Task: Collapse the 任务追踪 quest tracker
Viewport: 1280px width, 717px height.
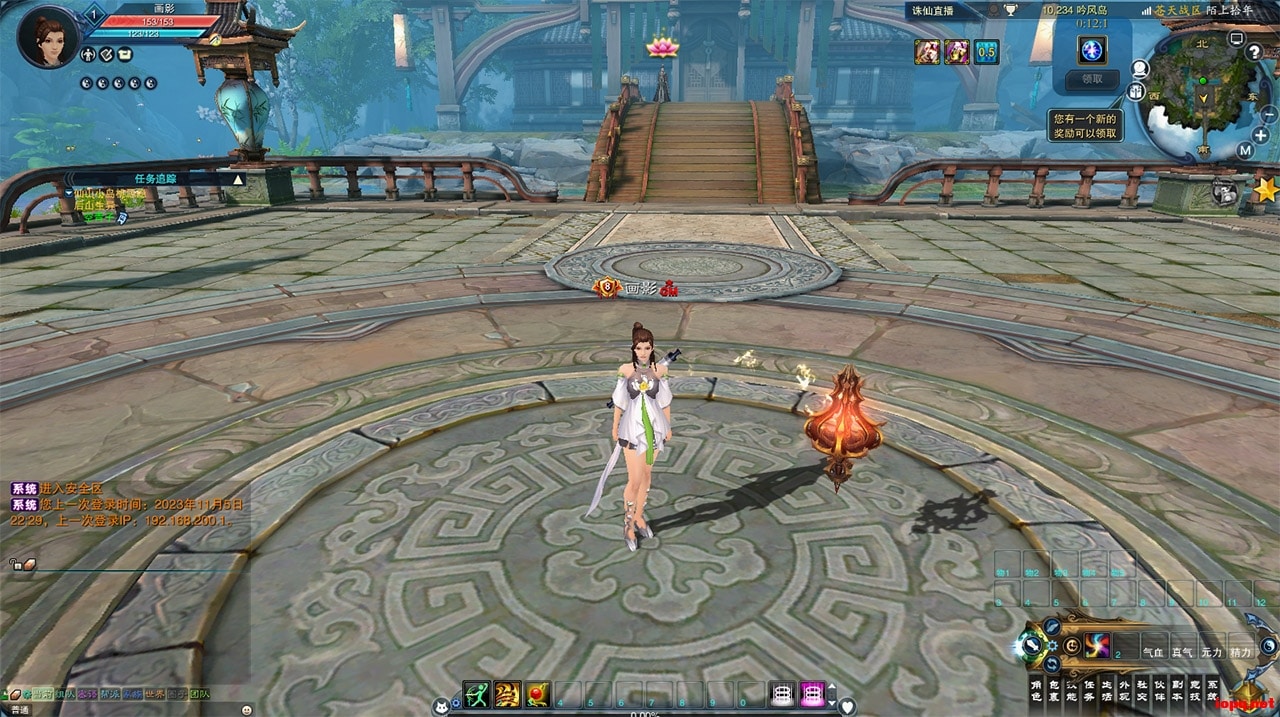Action: click(x=237, y=179)
